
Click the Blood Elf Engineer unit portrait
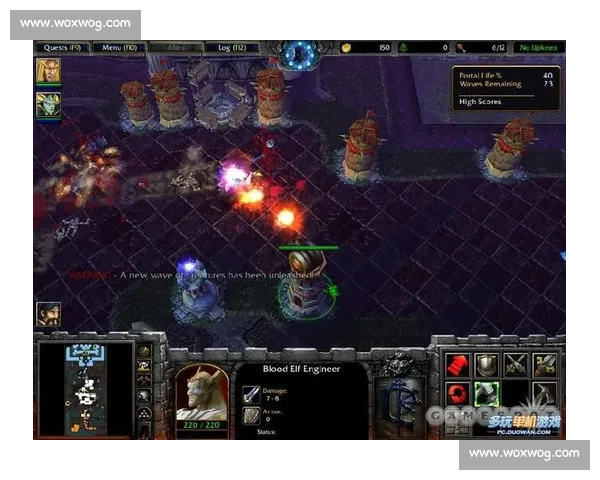coord(203,390)
